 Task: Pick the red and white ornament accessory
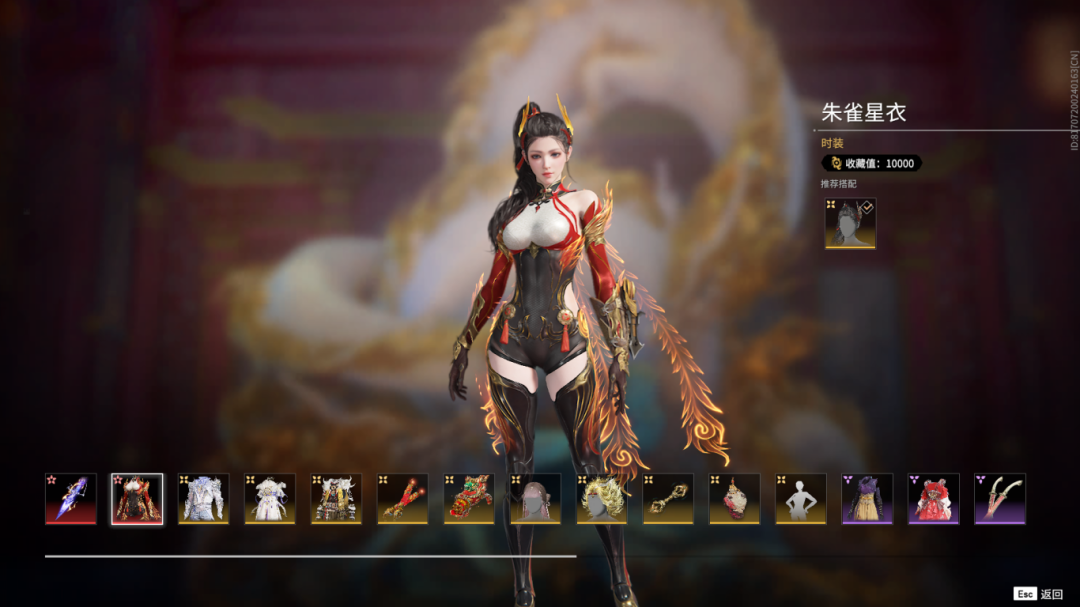(735, 498)
